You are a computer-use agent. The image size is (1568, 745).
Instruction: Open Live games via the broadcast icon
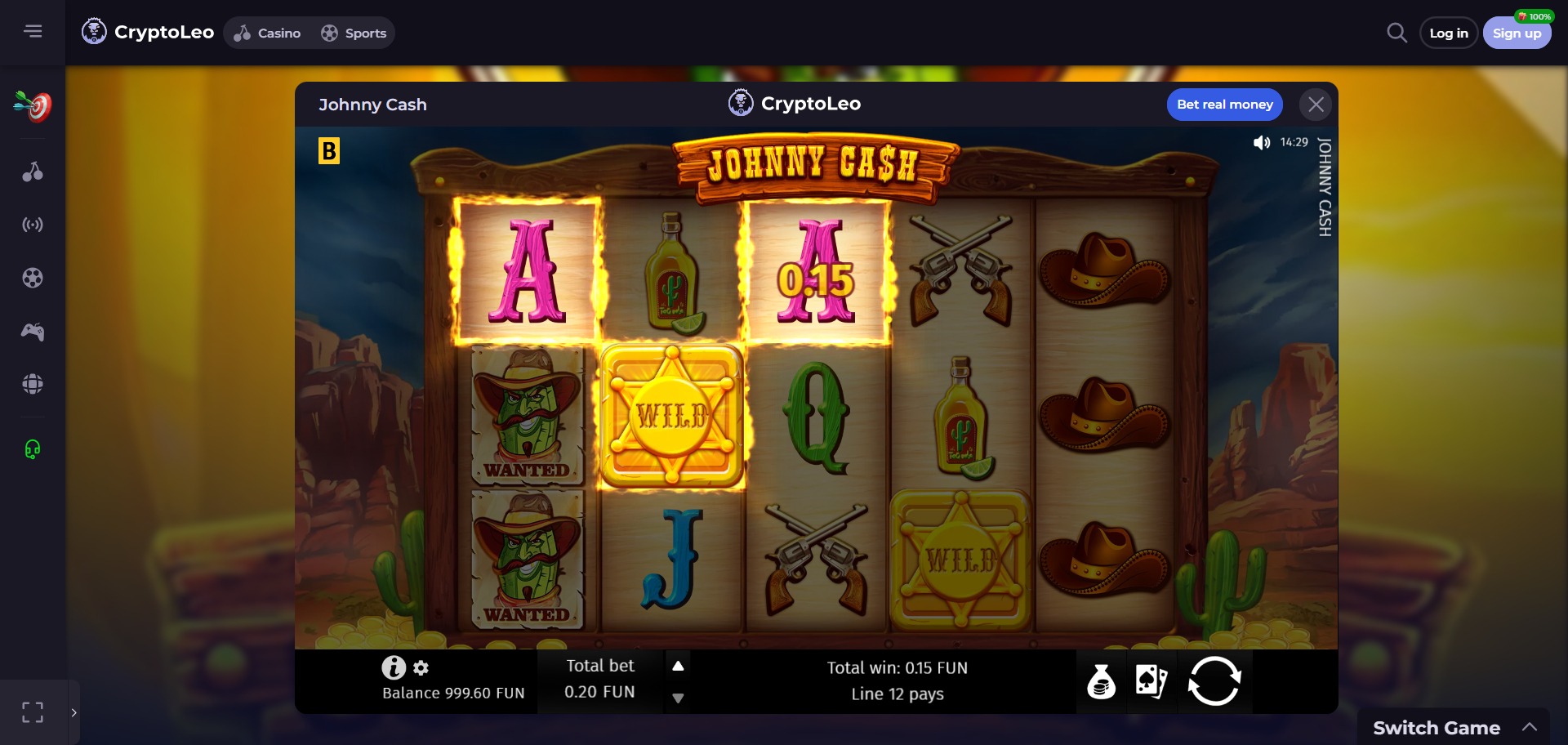click(33, 225)
